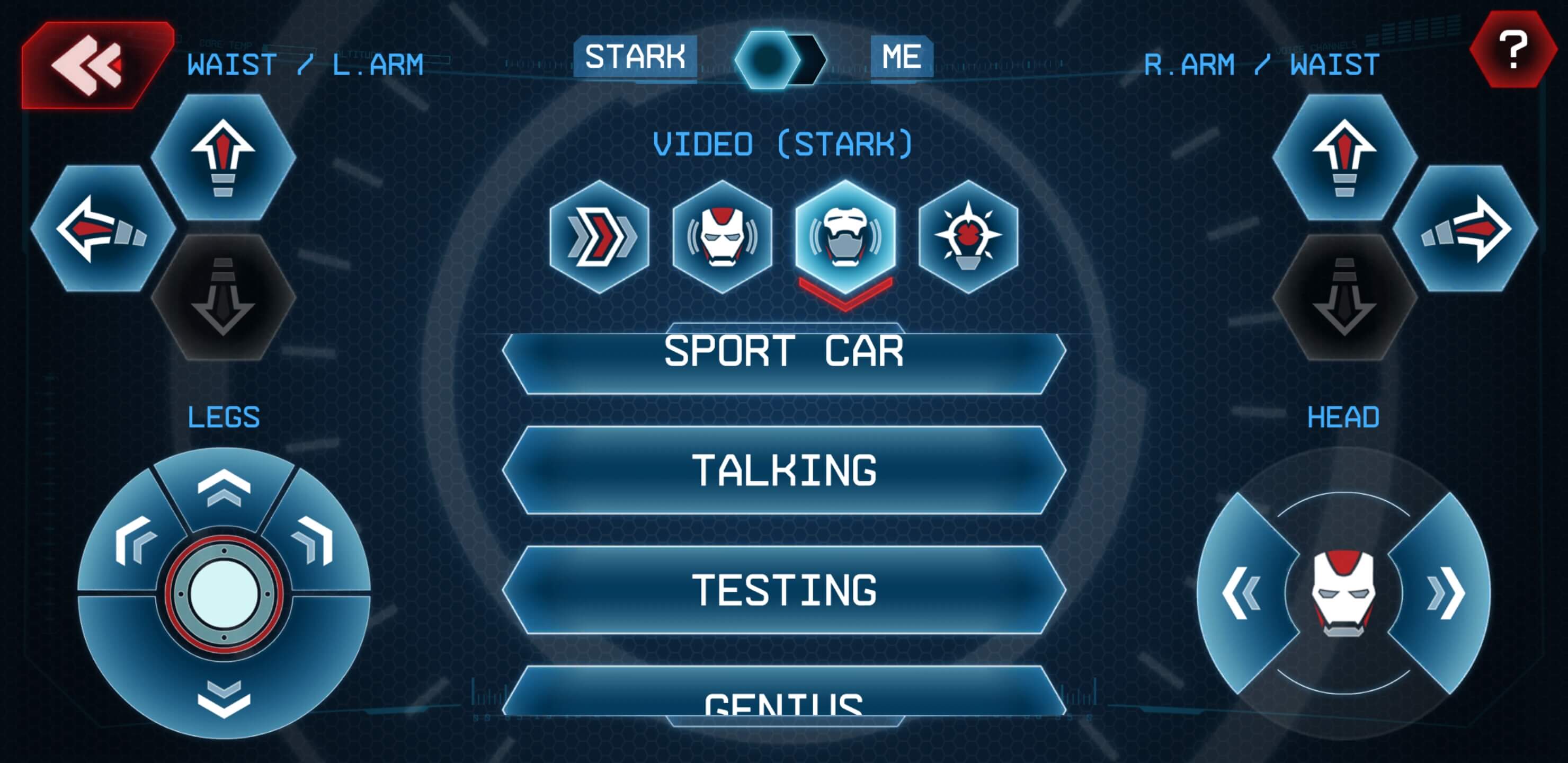Play the SPORT CAR video
1568x763 pixels.
pos(784,359)
